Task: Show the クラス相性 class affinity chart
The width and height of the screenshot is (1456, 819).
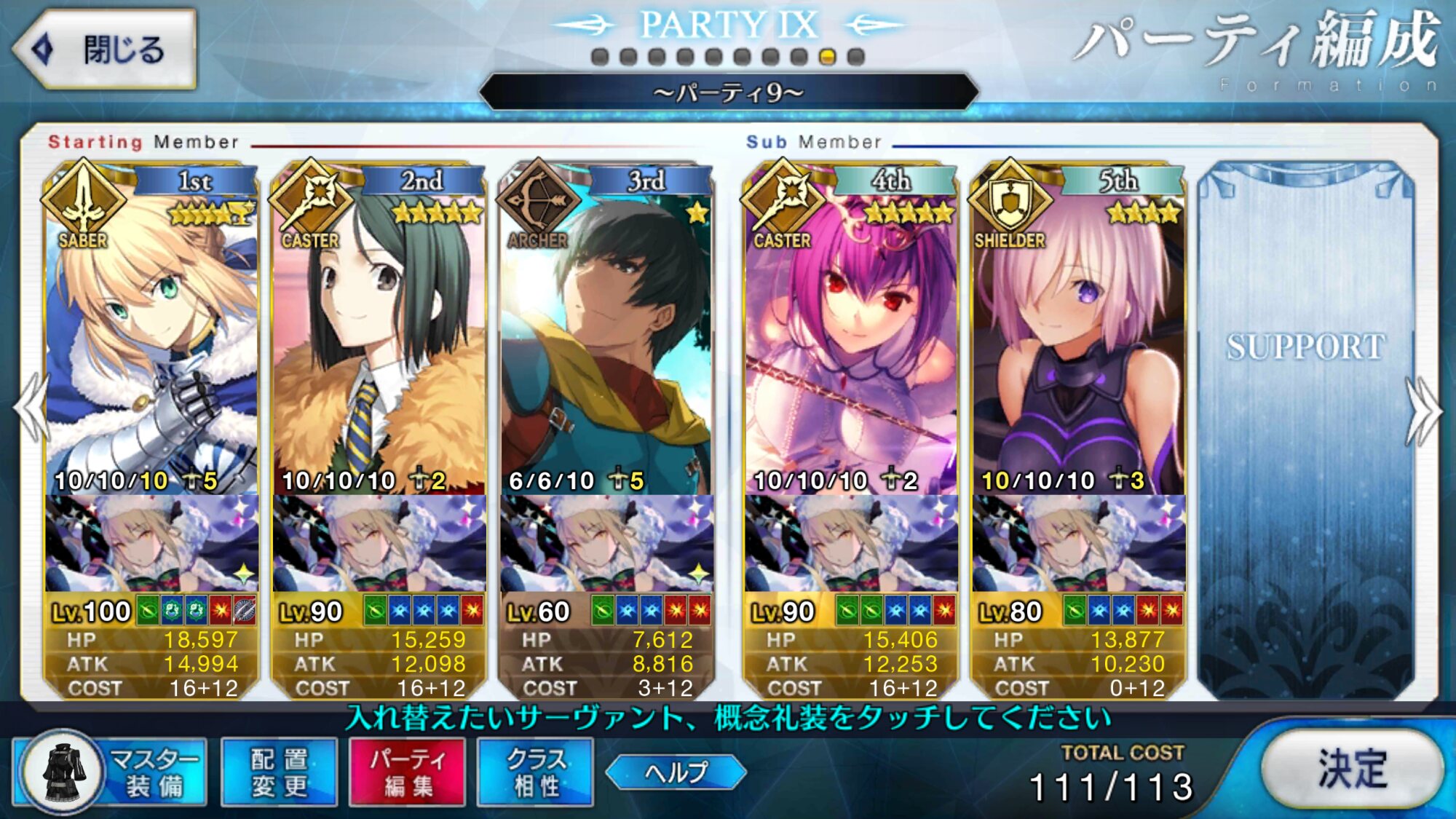Action: point(535,772)
